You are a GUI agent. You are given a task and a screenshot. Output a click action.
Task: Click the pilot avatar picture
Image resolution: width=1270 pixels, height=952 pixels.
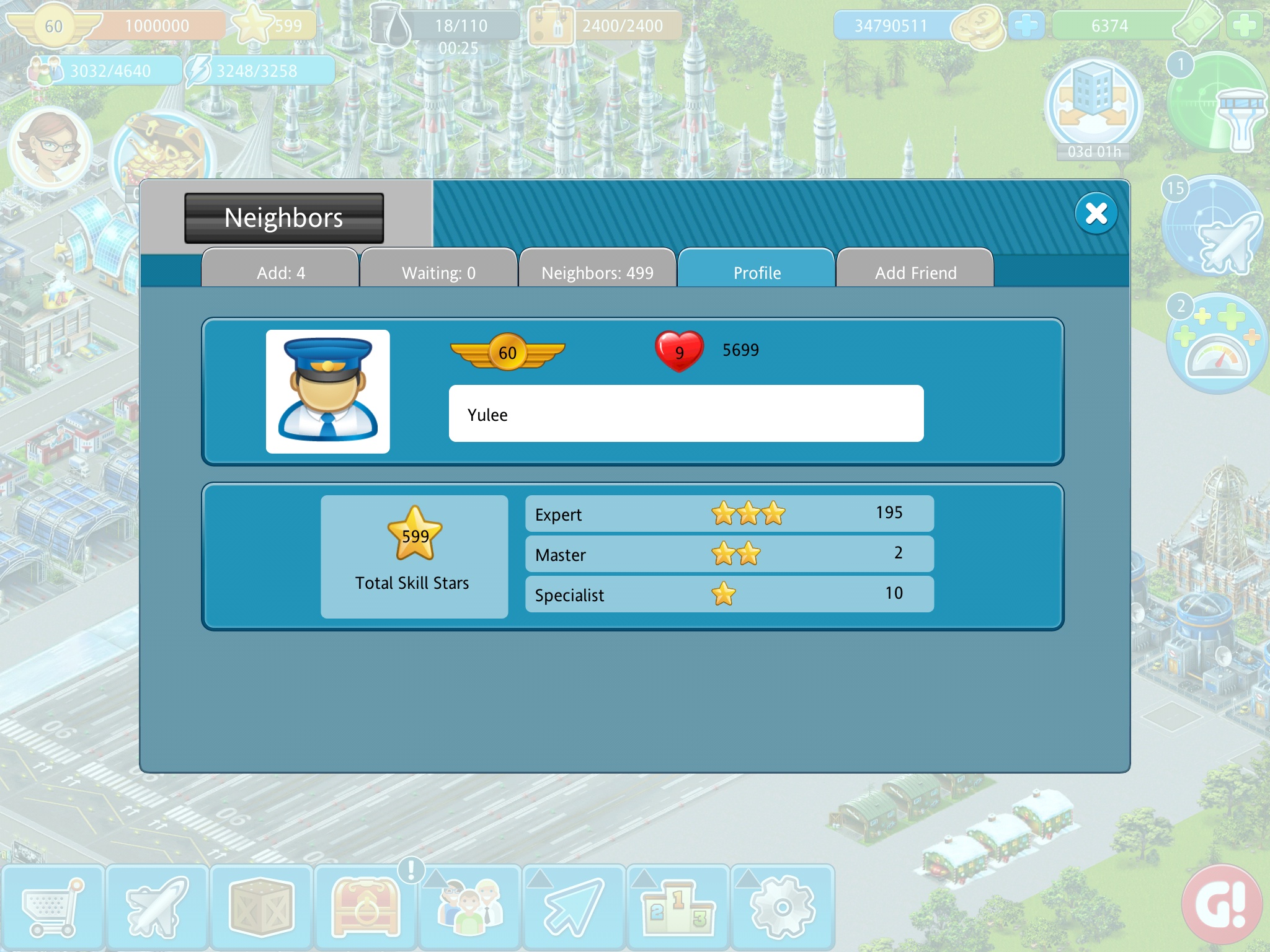327,391
